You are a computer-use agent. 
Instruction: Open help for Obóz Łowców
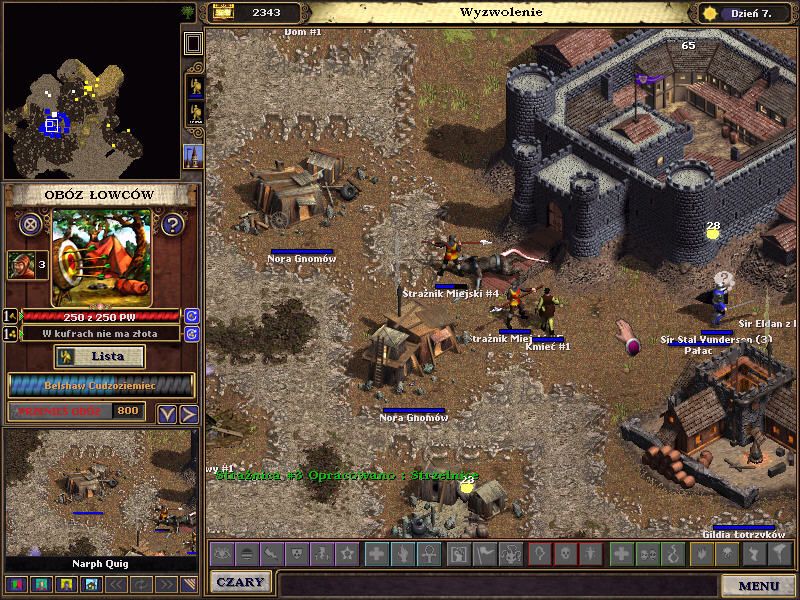click(172, 224)
